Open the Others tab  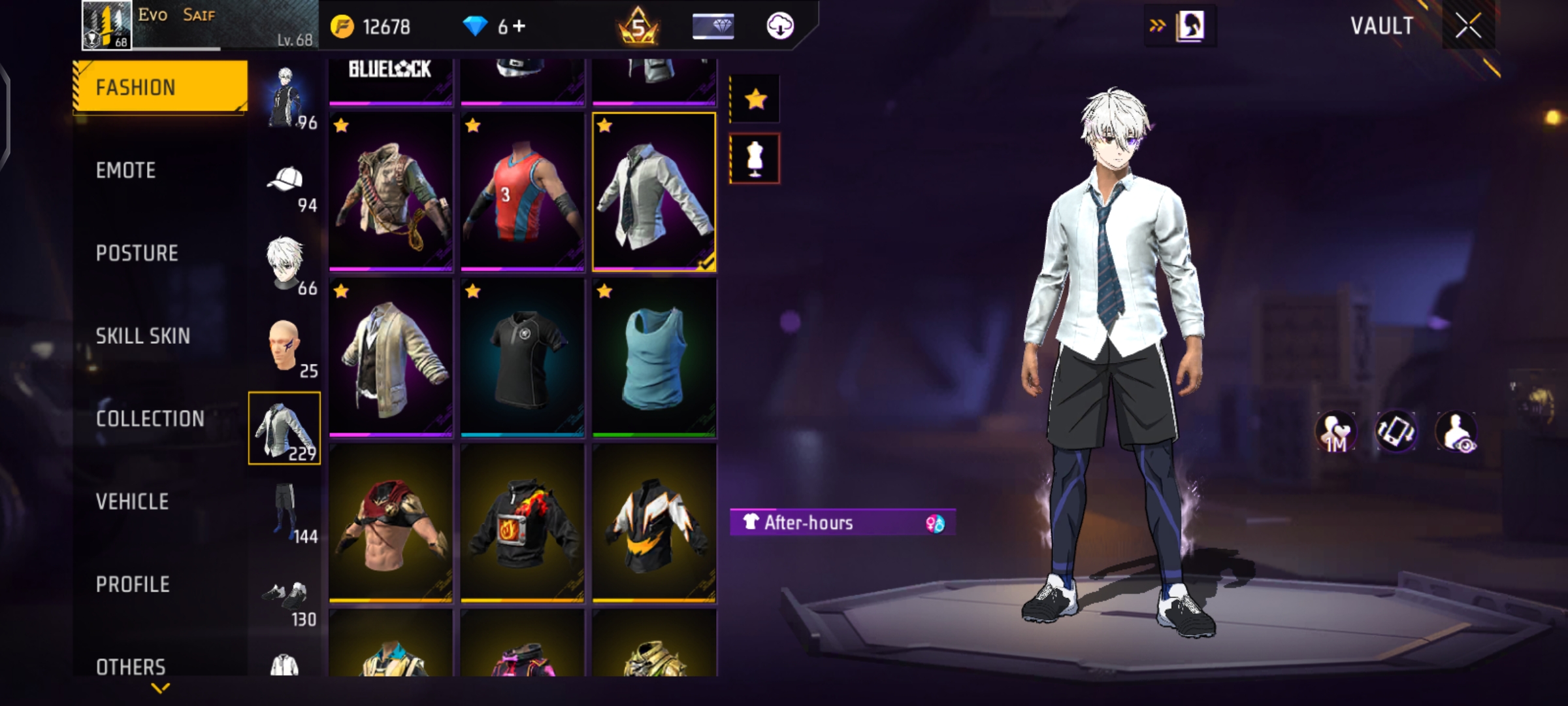[x=131, y=666]
